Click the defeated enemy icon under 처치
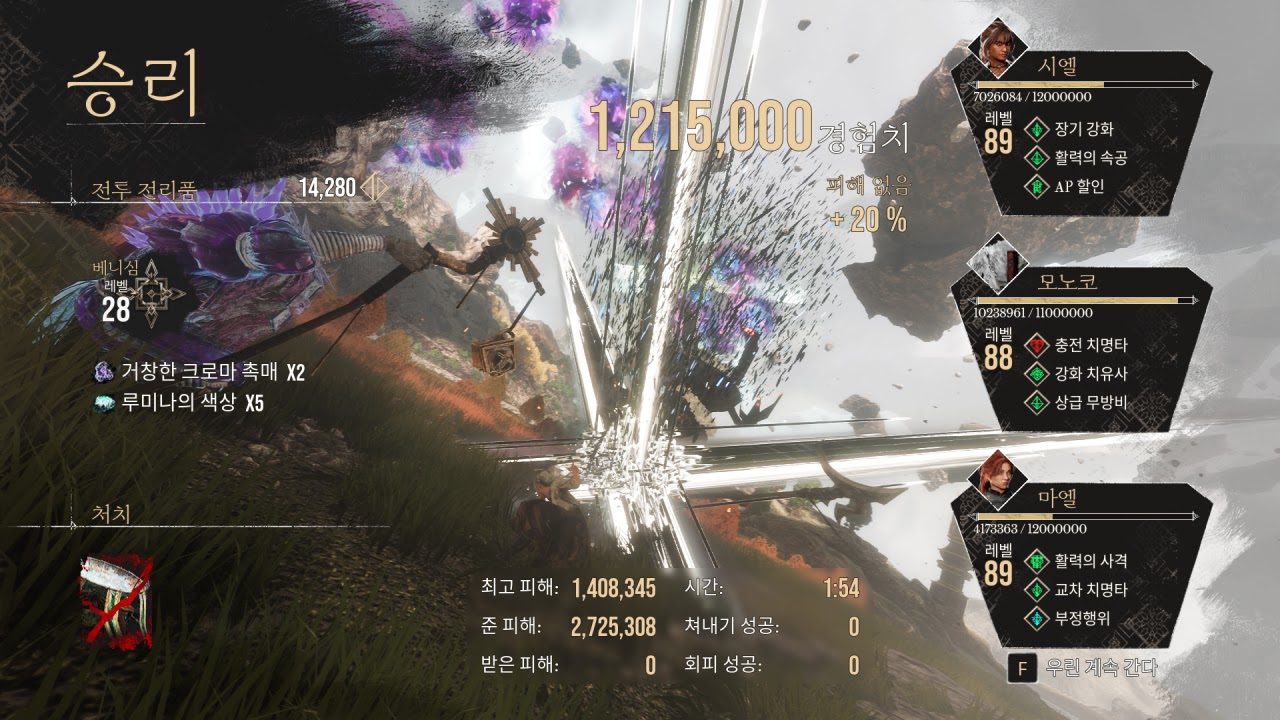The width and height of the screenshot is (1280, 720). point(117,597)
